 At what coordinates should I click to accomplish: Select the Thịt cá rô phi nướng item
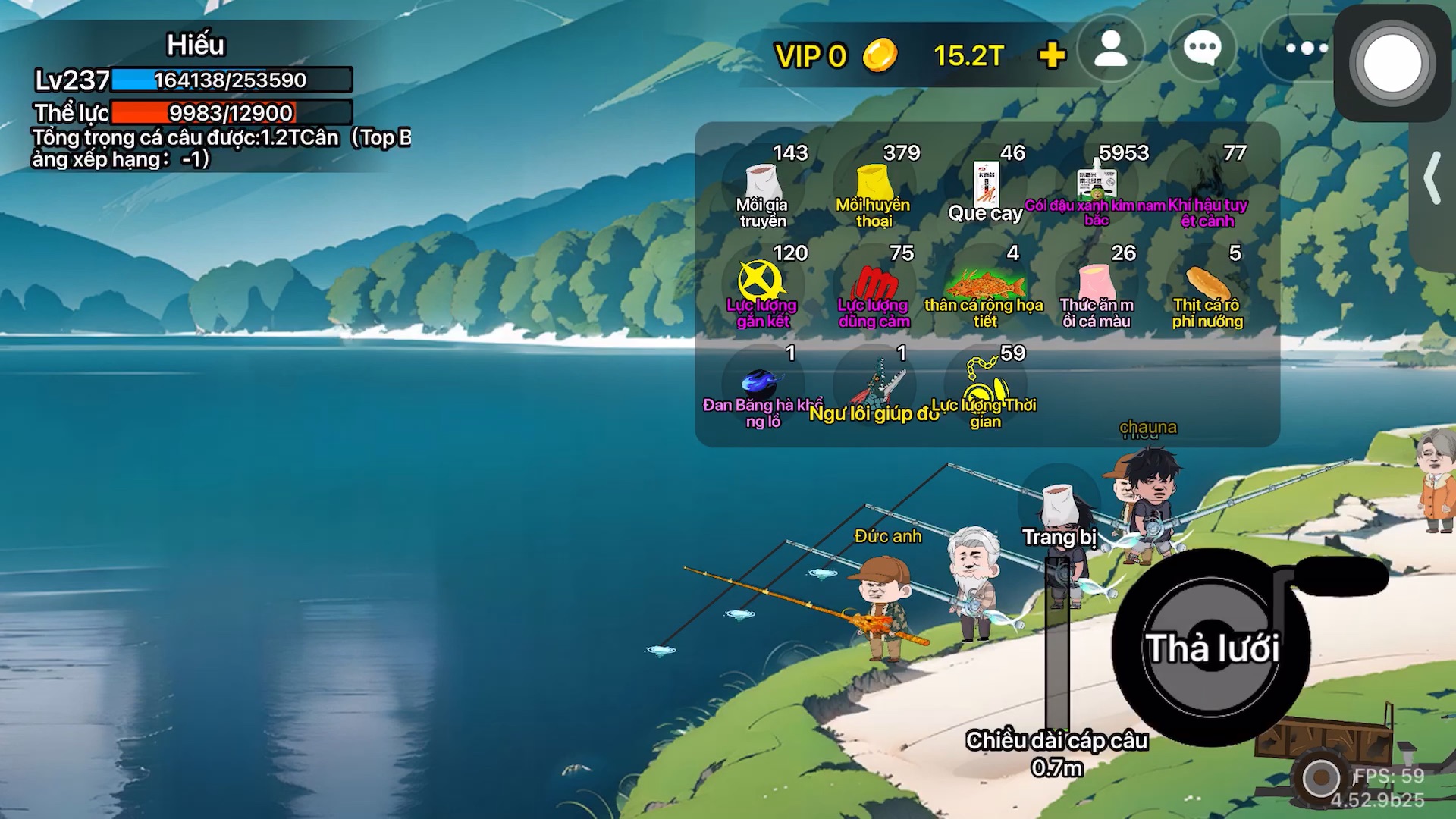point(1207,286)
